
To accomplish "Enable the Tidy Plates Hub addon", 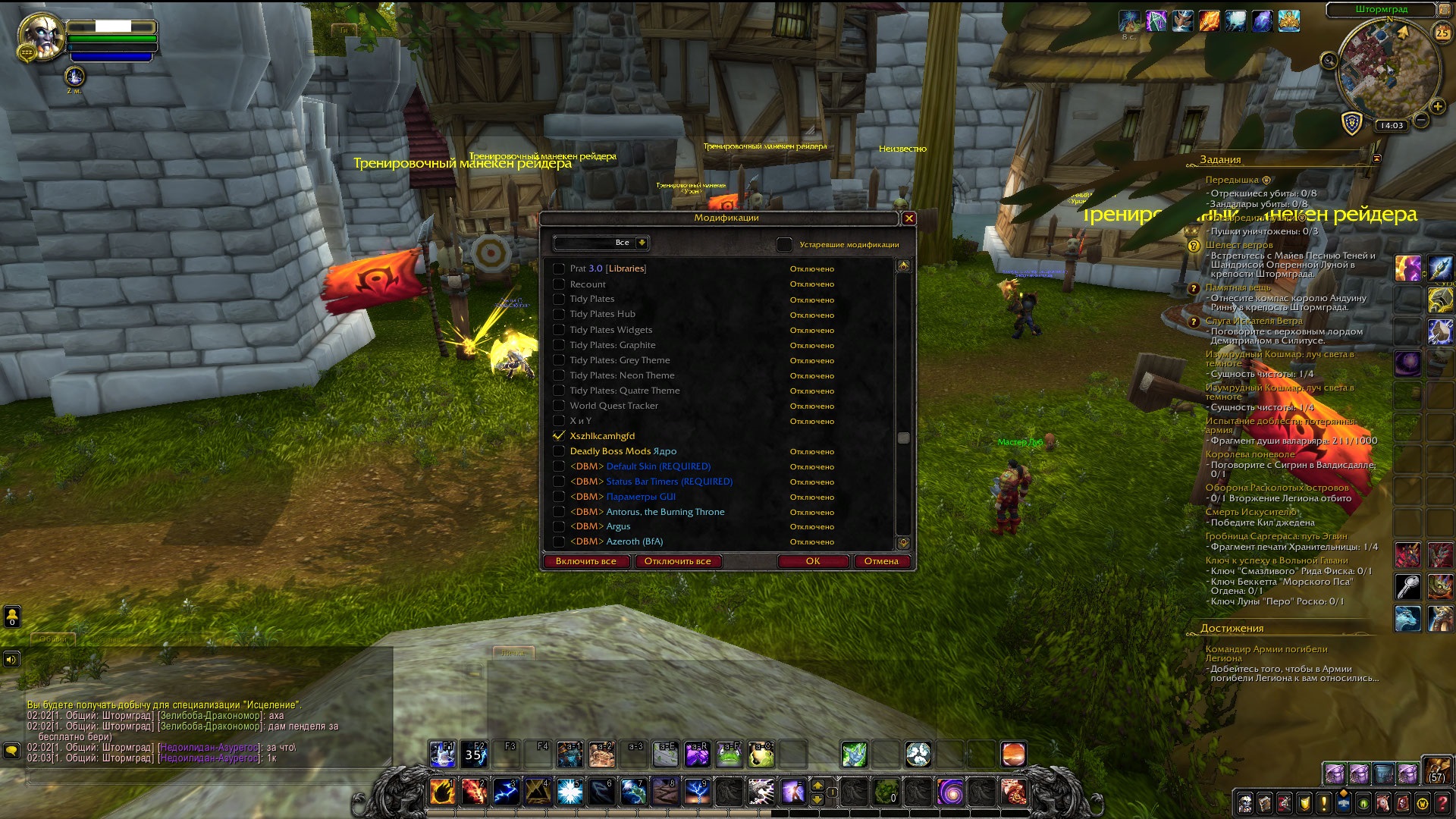I will tap(559, 315).
